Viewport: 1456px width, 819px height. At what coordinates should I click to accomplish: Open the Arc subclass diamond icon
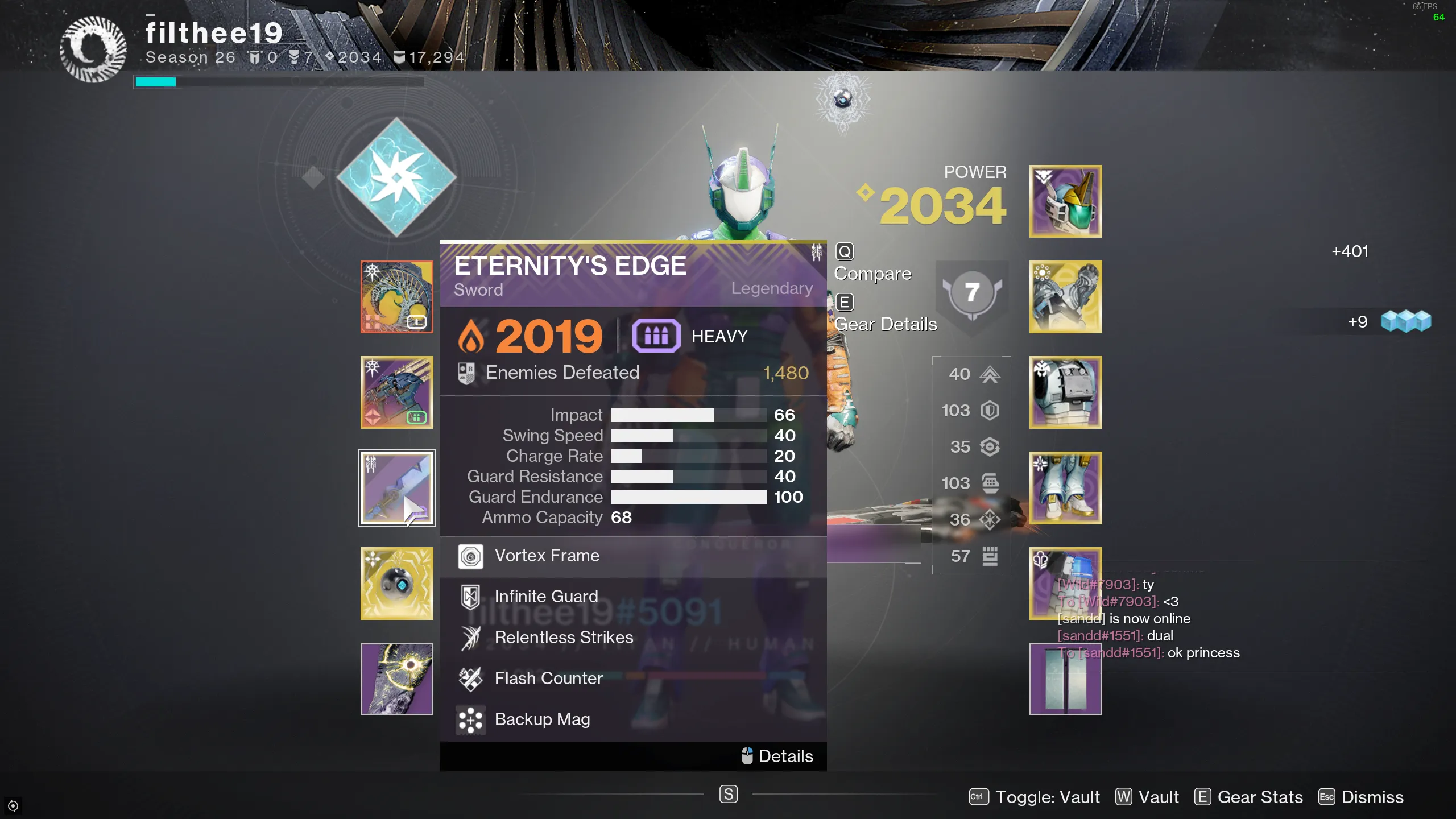[396, 177]
